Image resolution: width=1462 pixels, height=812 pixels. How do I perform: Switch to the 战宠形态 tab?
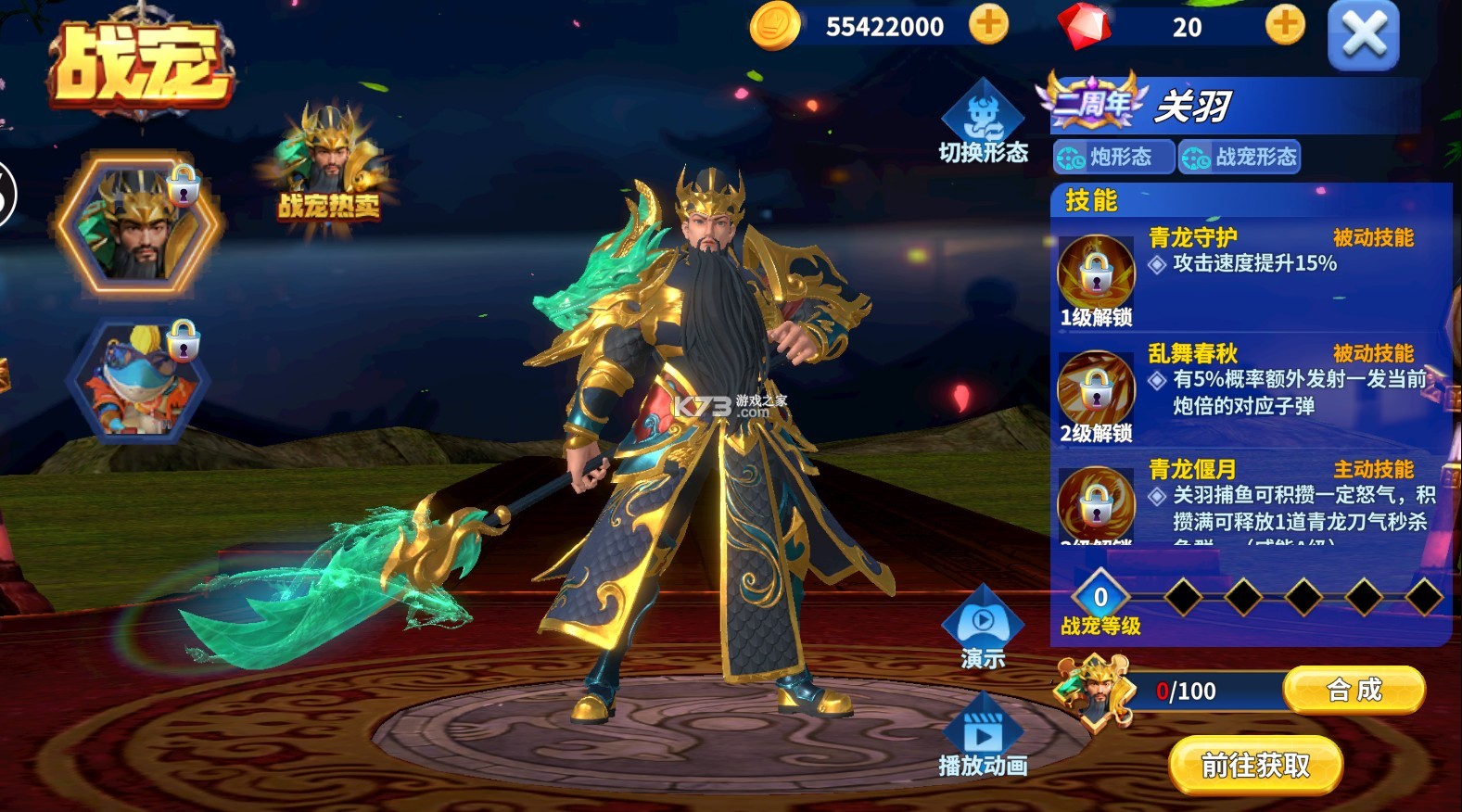(1240, 157)
